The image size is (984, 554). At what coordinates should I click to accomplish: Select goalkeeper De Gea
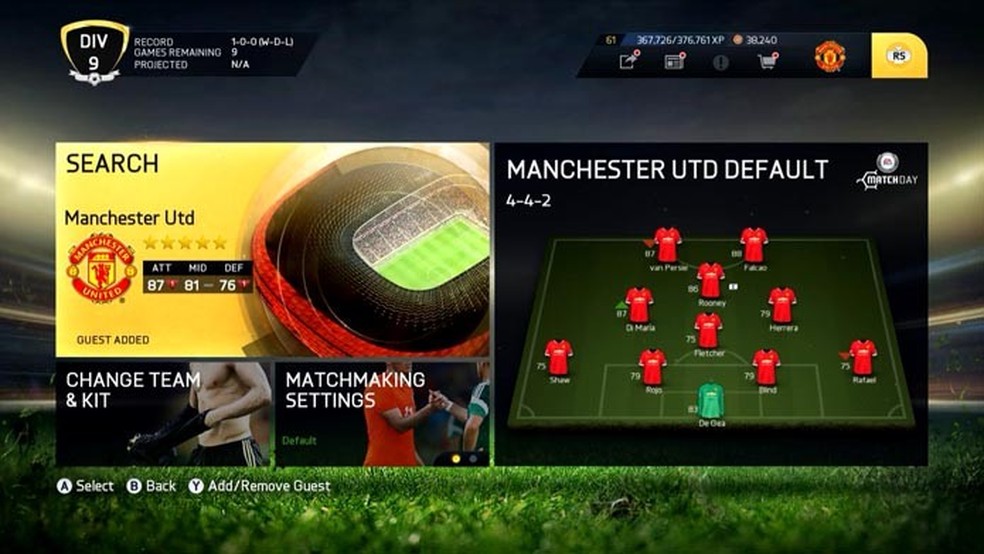[x=710, y=399]
